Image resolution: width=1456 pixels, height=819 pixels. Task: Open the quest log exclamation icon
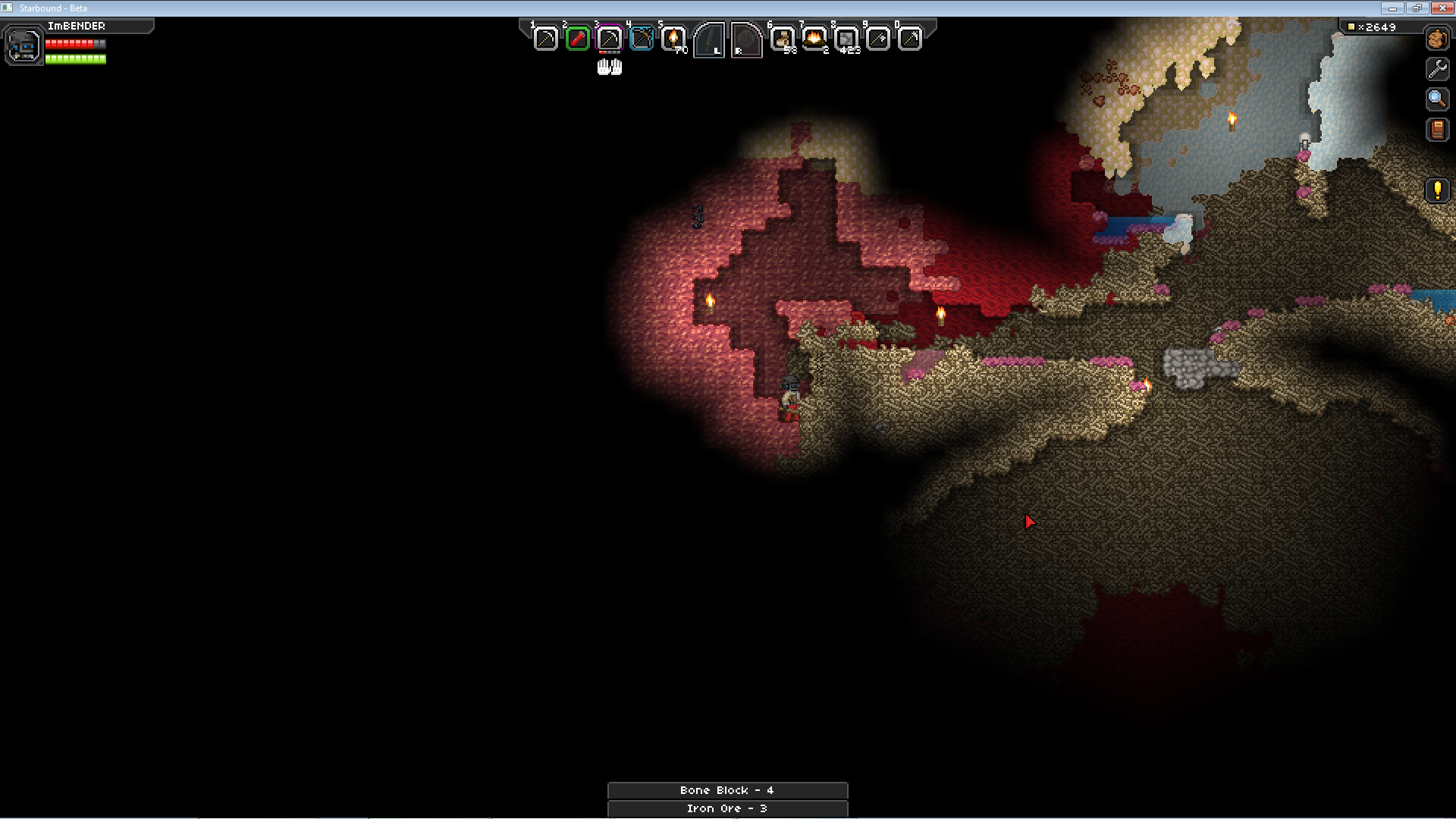click(1437, 190)
